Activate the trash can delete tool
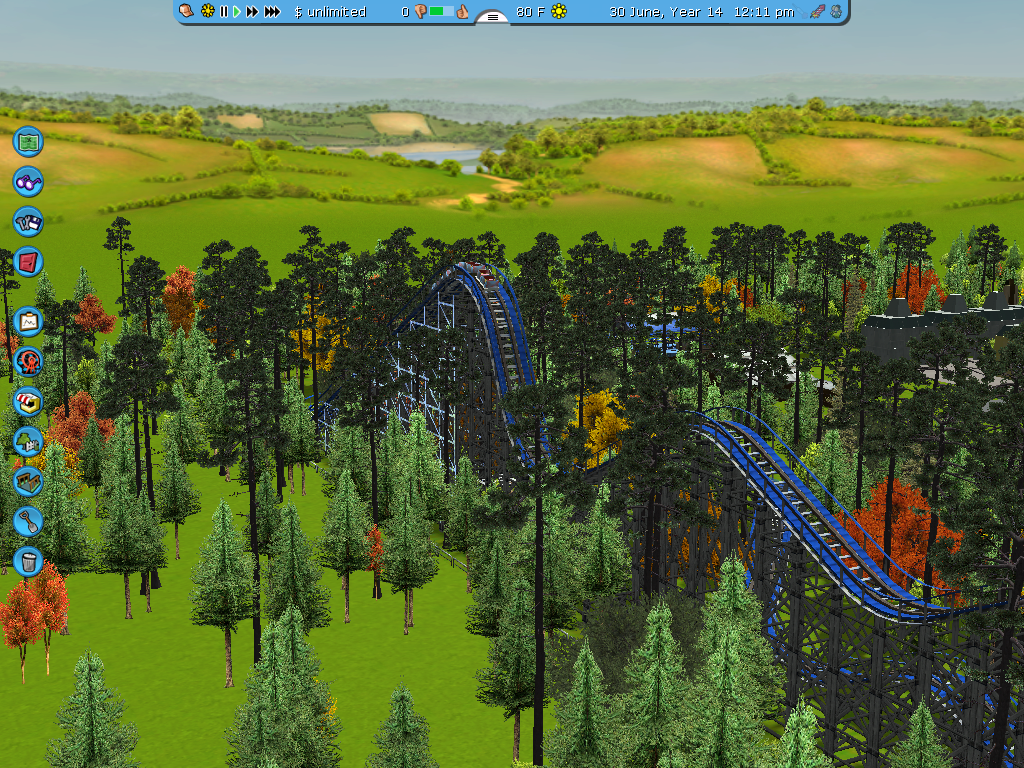1024x768 pixels. point(28,561)
